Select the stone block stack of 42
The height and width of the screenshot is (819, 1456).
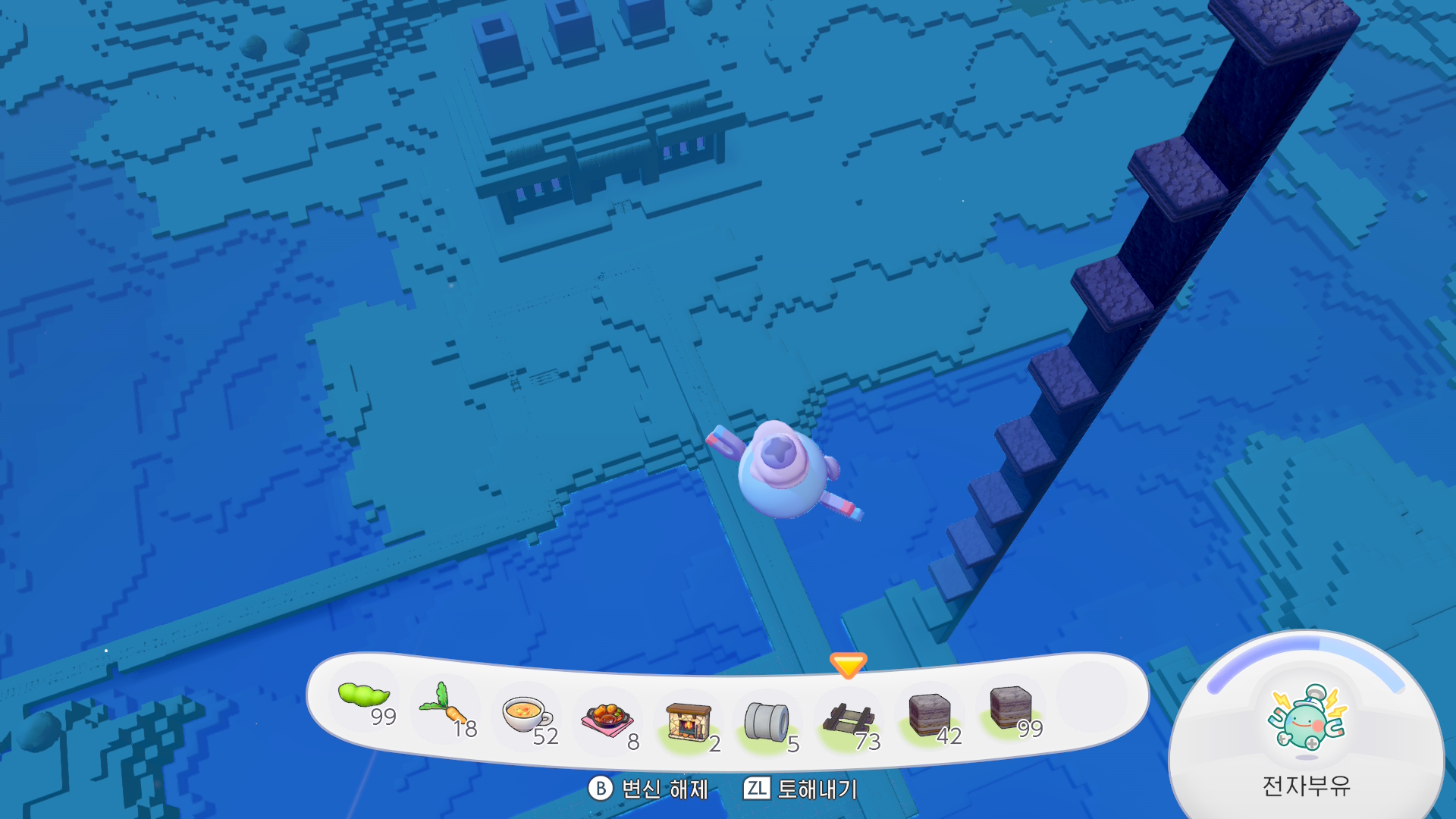[x=930, y=715]
